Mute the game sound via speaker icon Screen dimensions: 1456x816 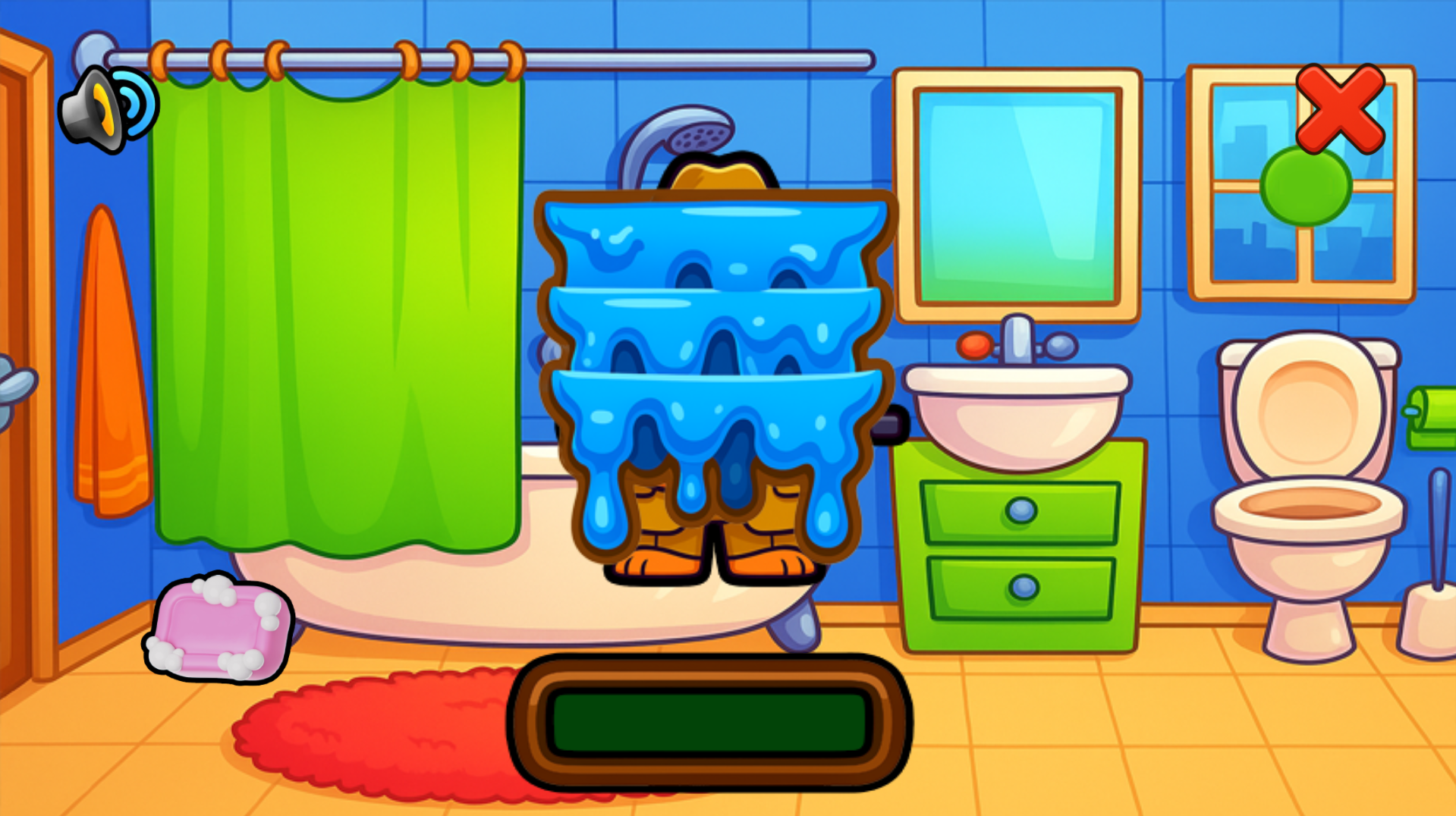pos(102,106)
